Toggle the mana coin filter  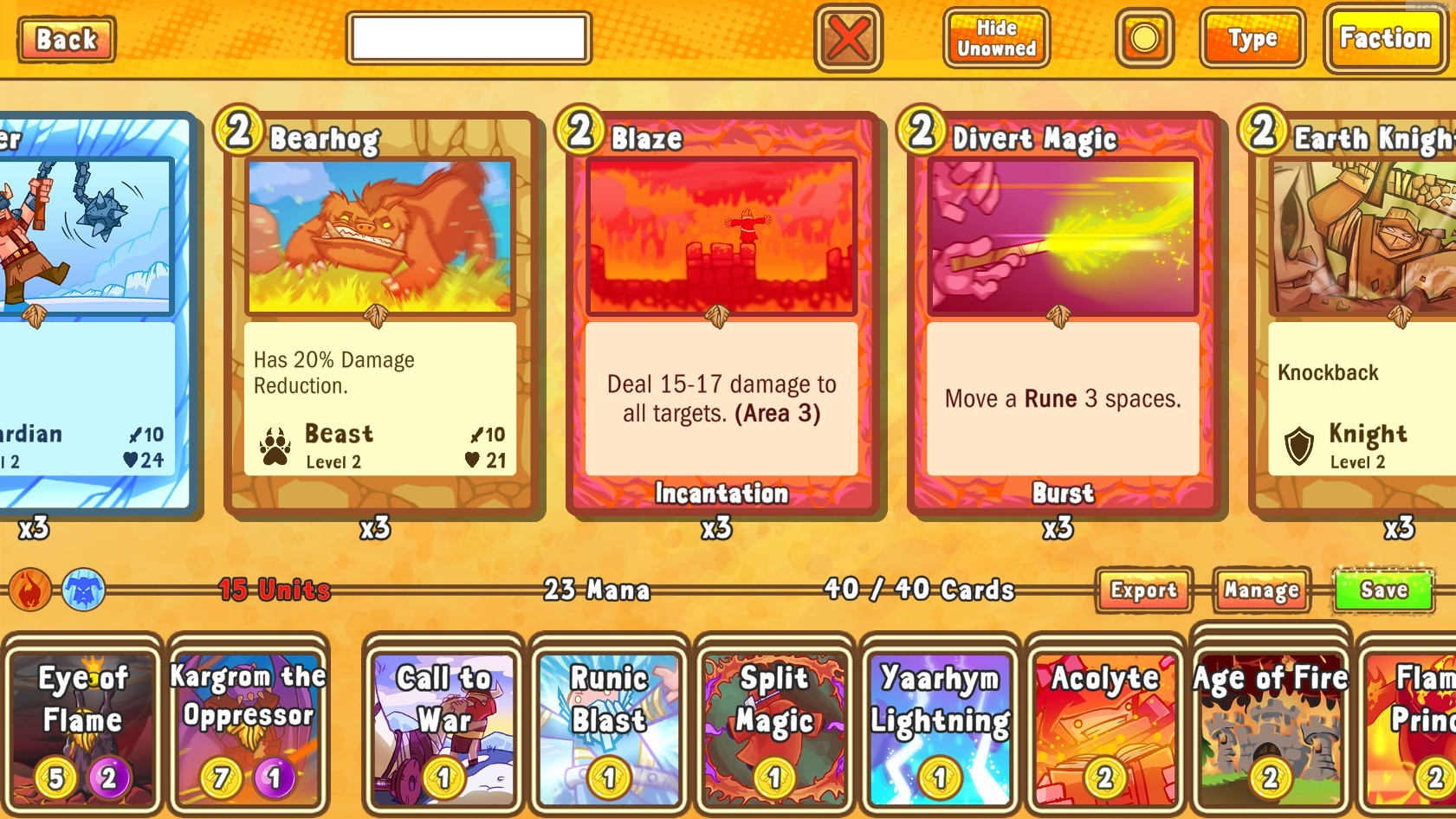click(1142, 38)
